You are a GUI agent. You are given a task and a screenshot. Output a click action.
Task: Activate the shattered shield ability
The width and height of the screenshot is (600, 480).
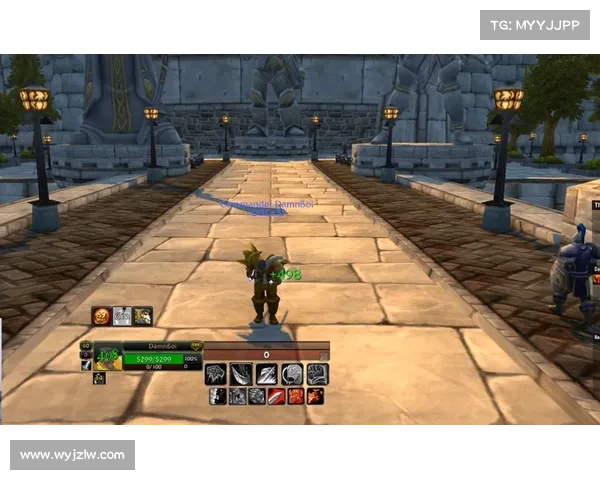pyautogui.click(x=216, y=374)
